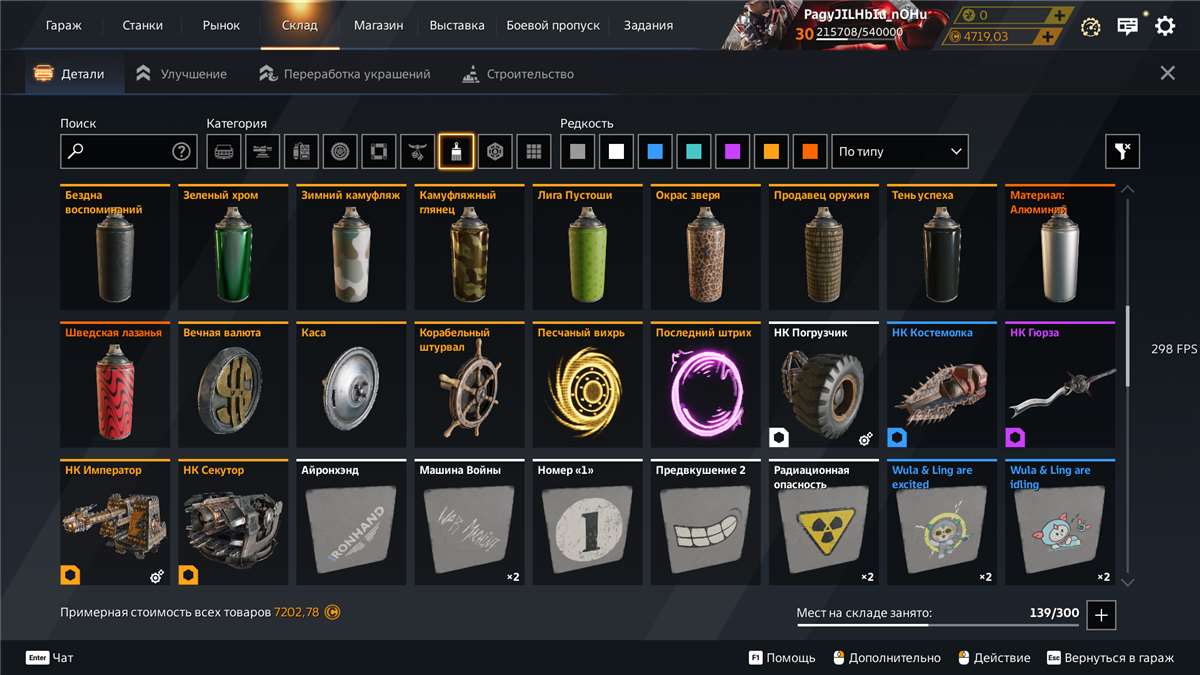Expand storage space with plus button

coord(1101,615)
